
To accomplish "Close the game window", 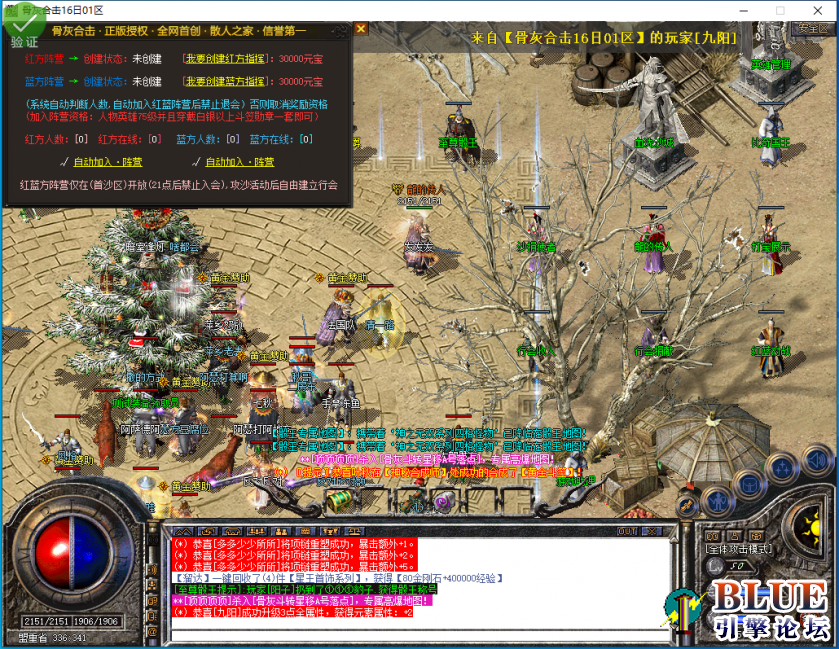I will (x=814, y=10).
